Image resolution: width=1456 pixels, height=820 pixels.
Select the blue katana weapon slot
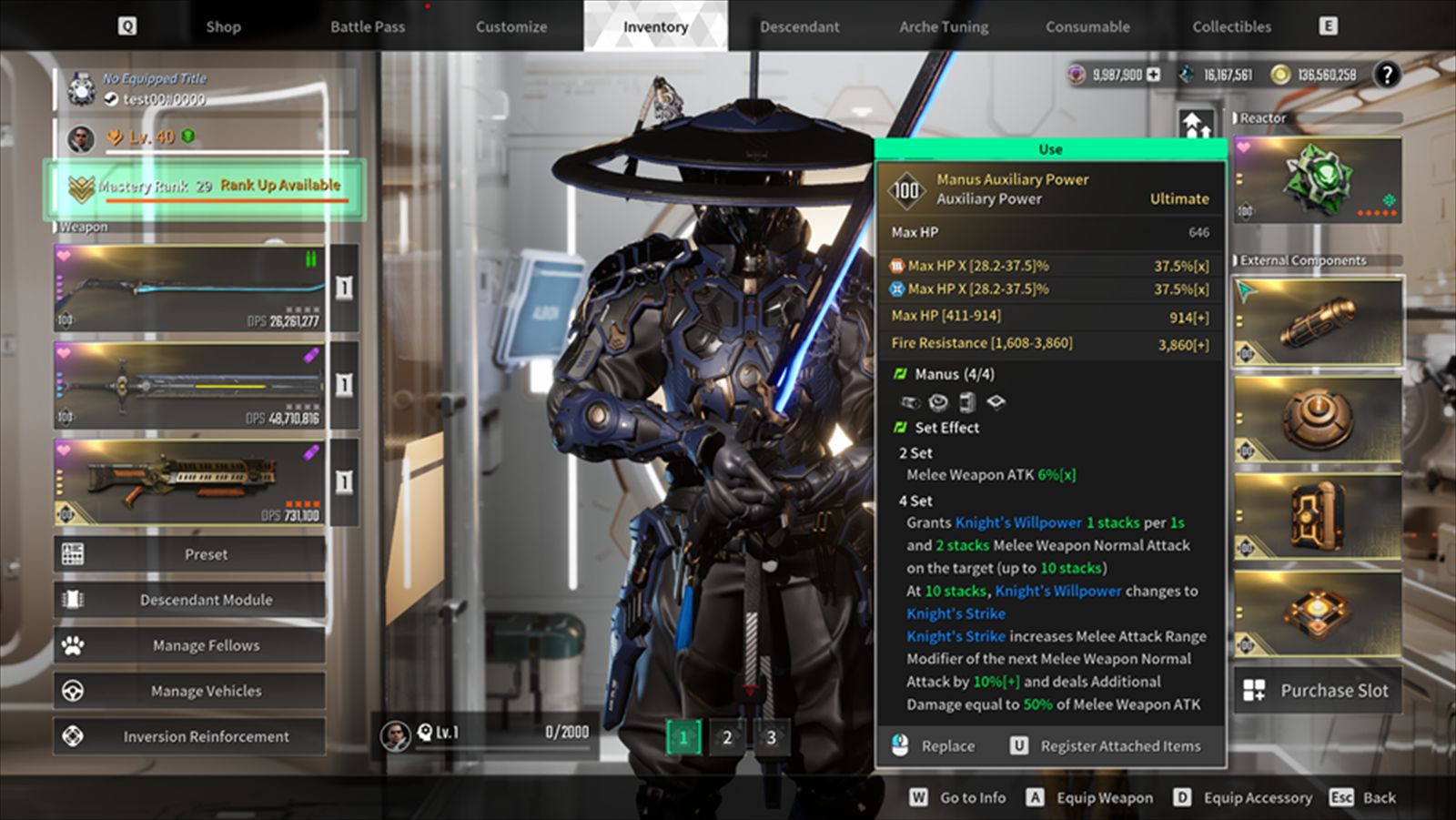(189, 288)
